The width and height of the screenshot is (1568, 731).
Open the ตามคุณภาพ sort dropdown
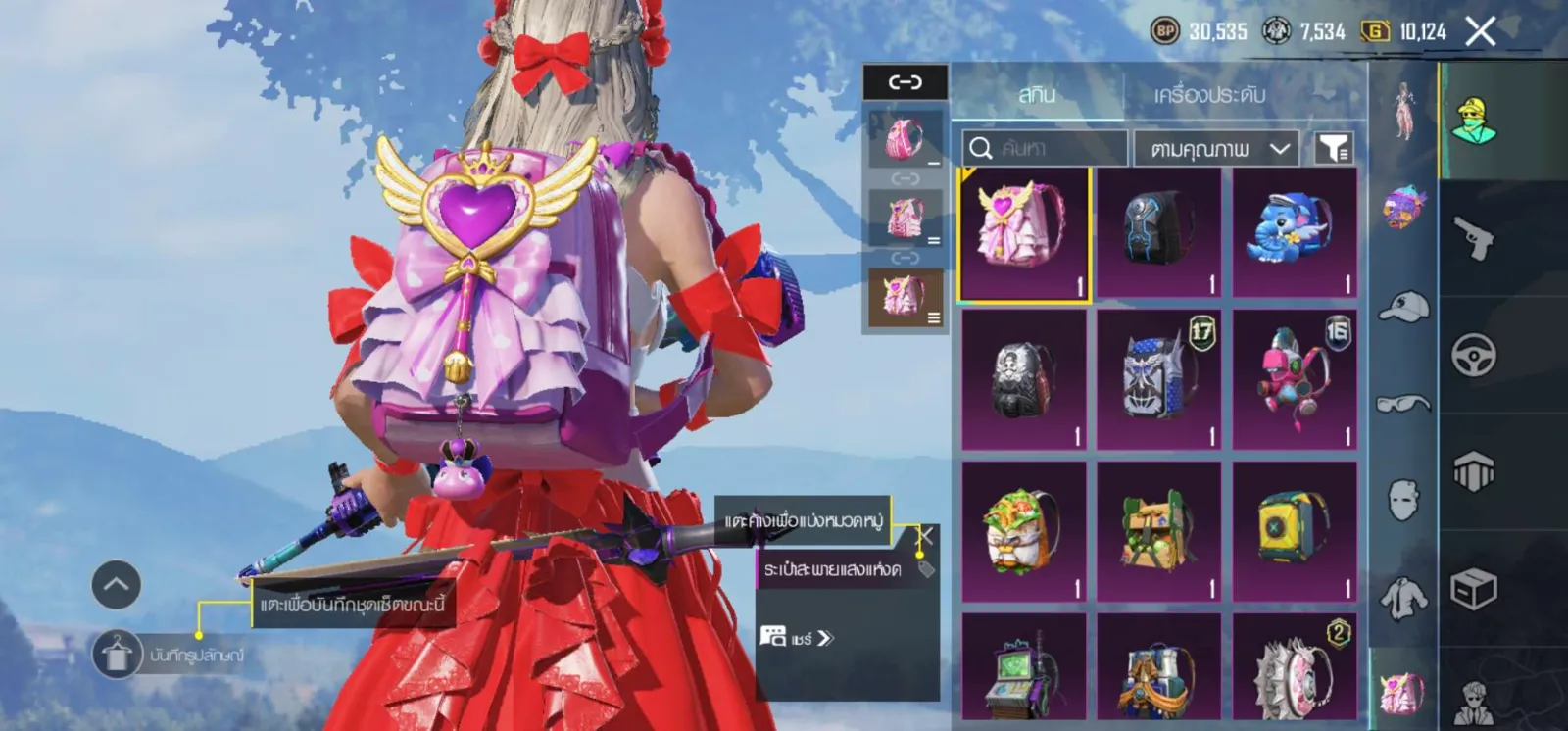click(1217, 149)
